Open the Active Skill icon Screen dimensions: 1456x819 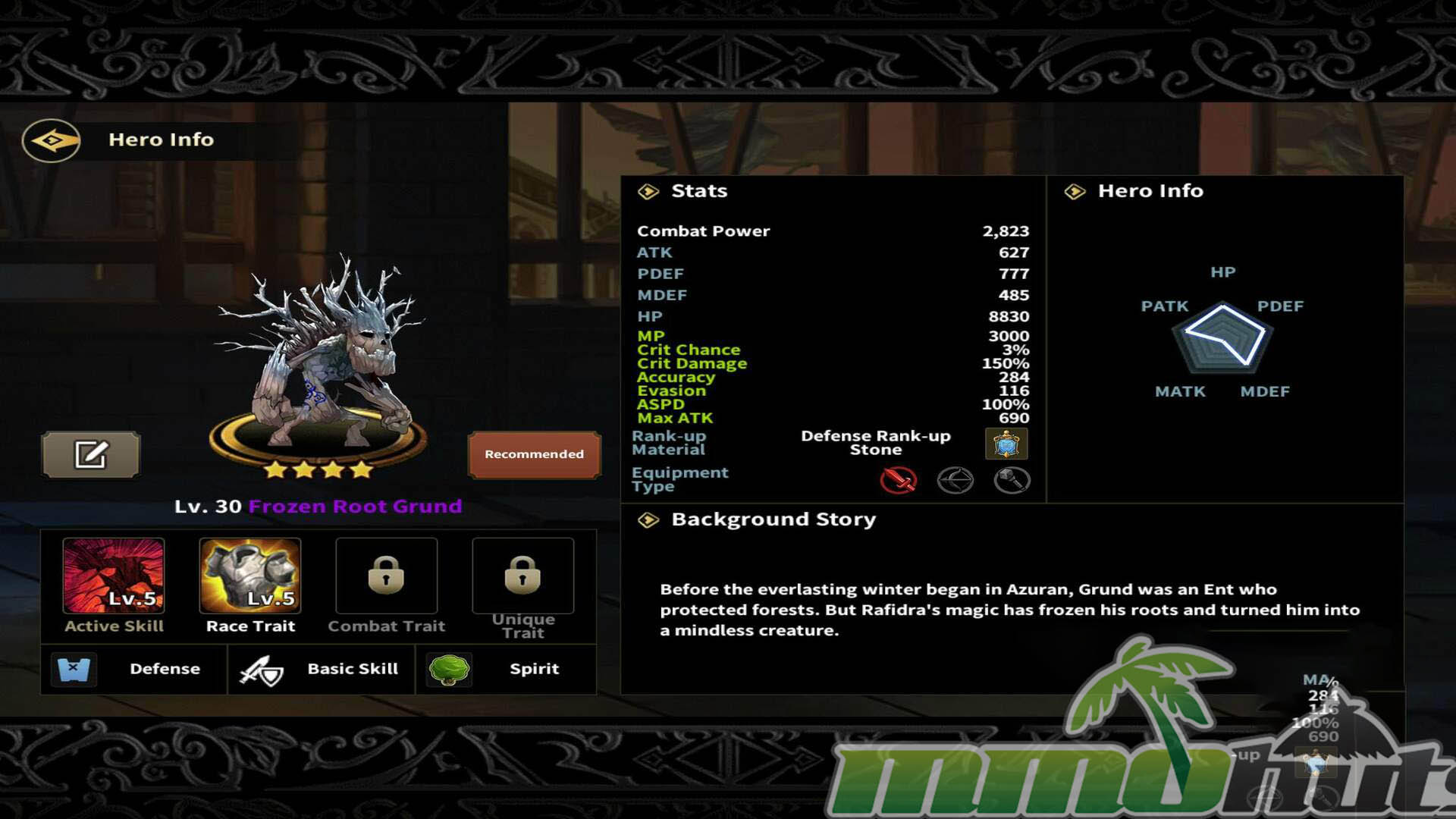coord(114,576)
